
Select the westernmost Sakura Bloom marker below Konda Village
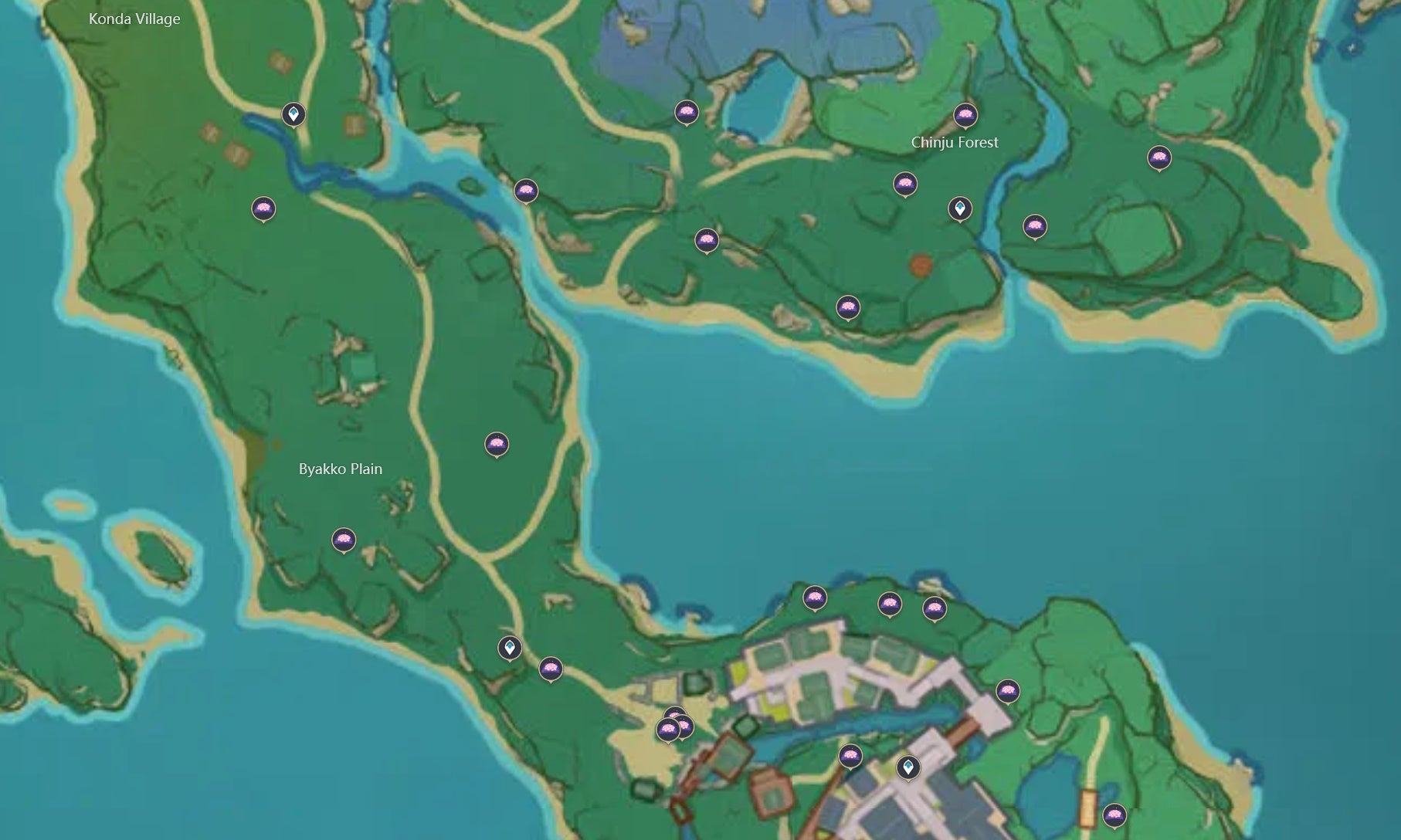coord(263,207)
